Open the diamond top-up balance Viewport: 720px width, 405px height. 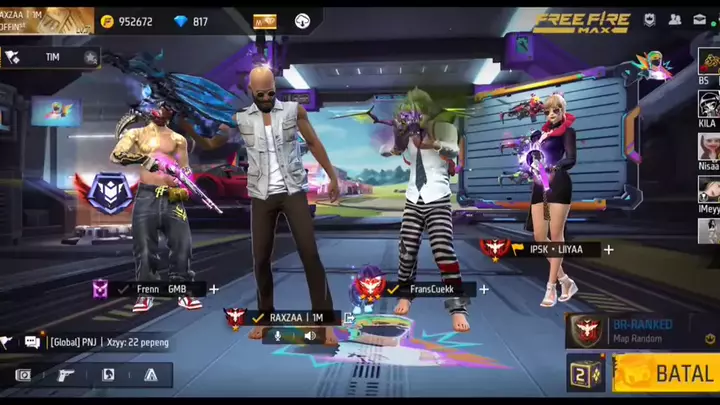click(190, 21)
